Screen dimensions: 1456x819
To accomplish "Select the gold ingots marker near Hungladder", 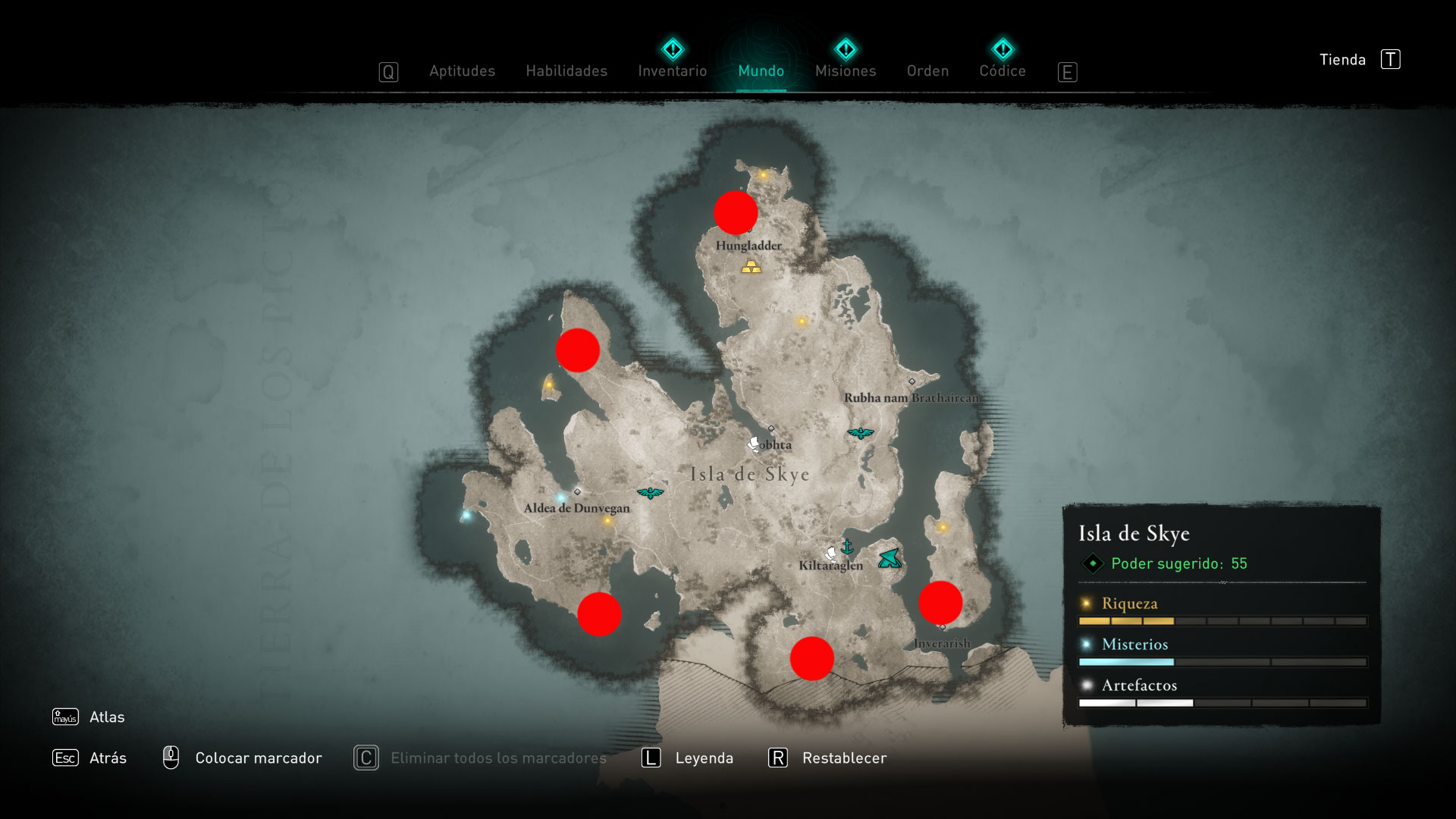I will point(751,267).
